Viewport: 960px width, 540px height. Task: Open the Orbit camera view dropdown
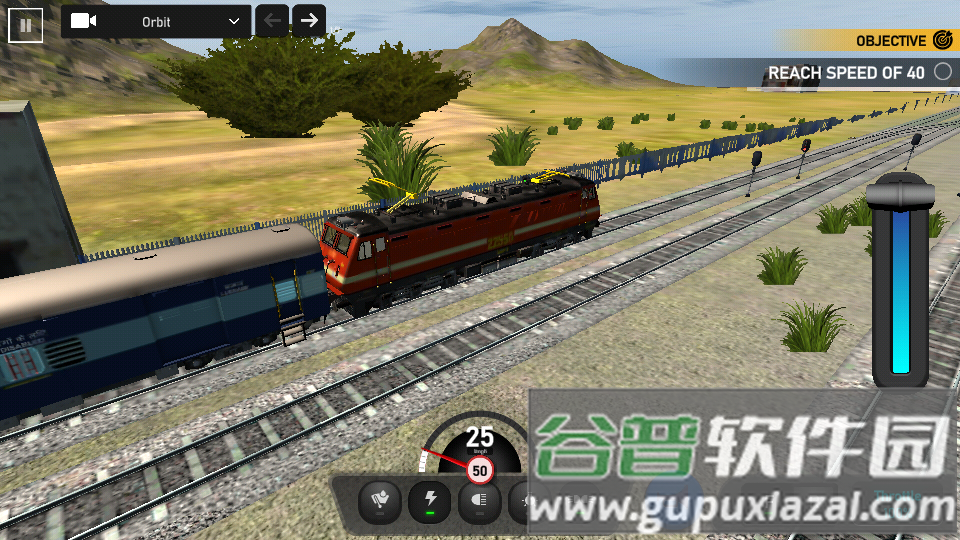pos(155,21)
